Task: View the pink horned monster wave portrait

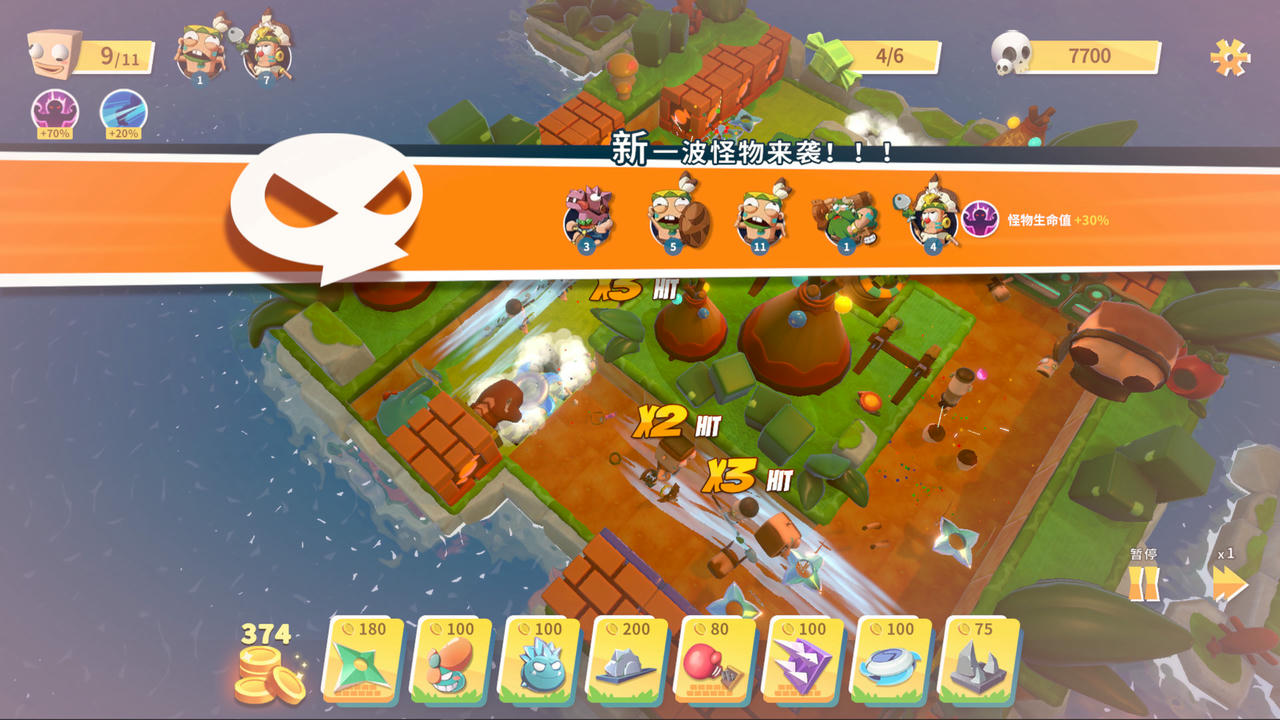Action: click(x=587, y=215)
